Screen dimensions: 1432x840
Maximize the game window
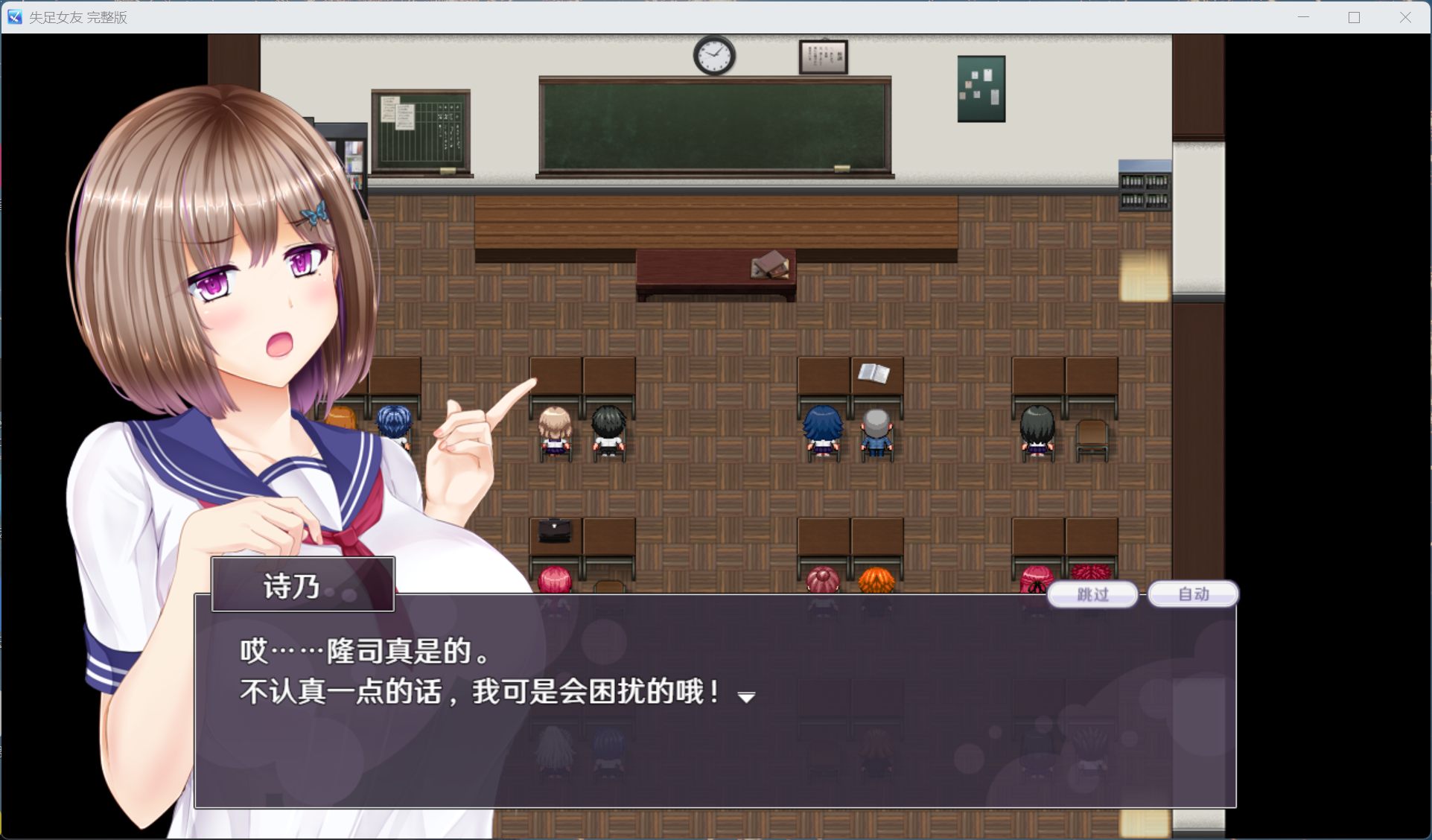1354,17
